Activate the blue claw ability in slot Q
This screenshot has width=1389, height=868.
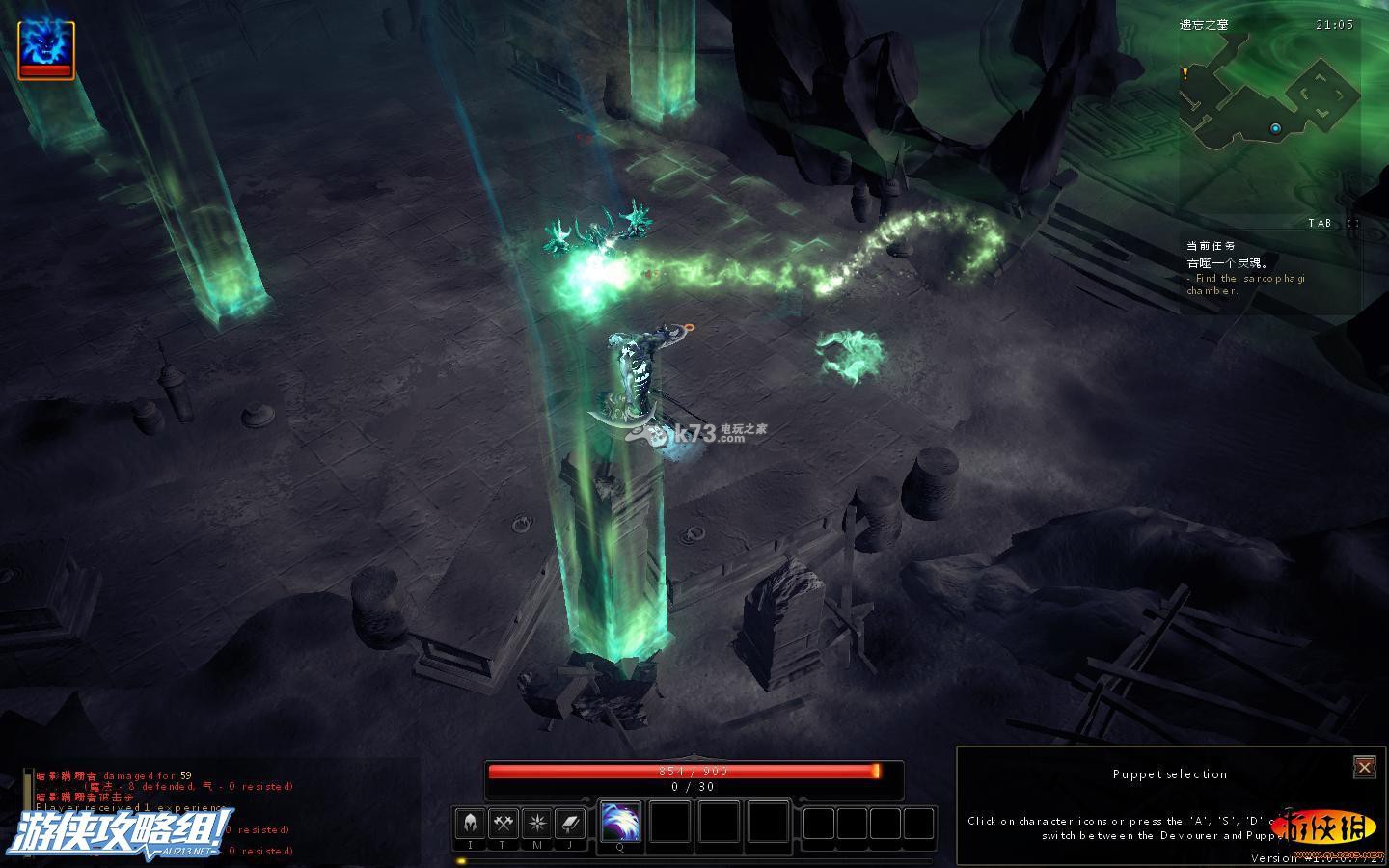click(x=620, y=822)
